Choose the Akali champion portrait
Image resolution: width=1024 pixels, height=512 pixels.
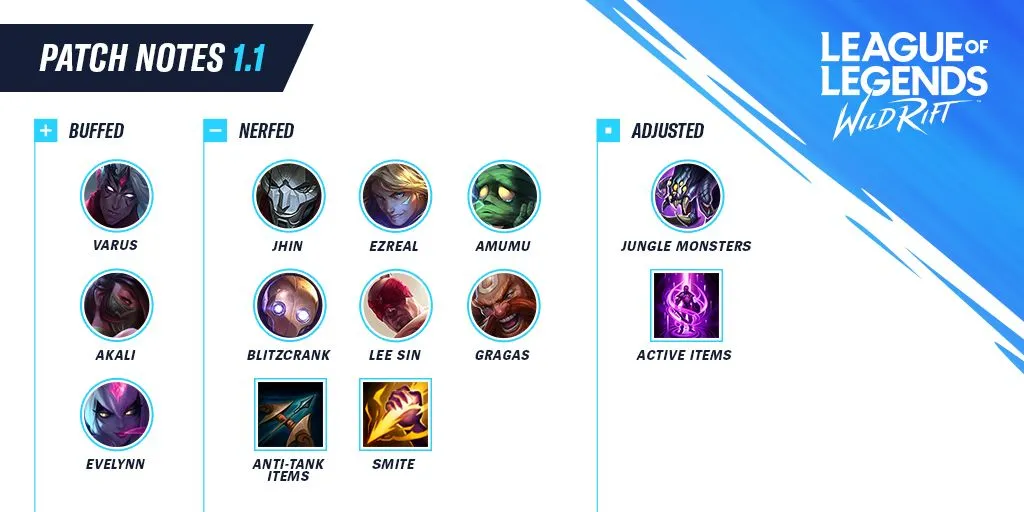click(x=116, y=306)
